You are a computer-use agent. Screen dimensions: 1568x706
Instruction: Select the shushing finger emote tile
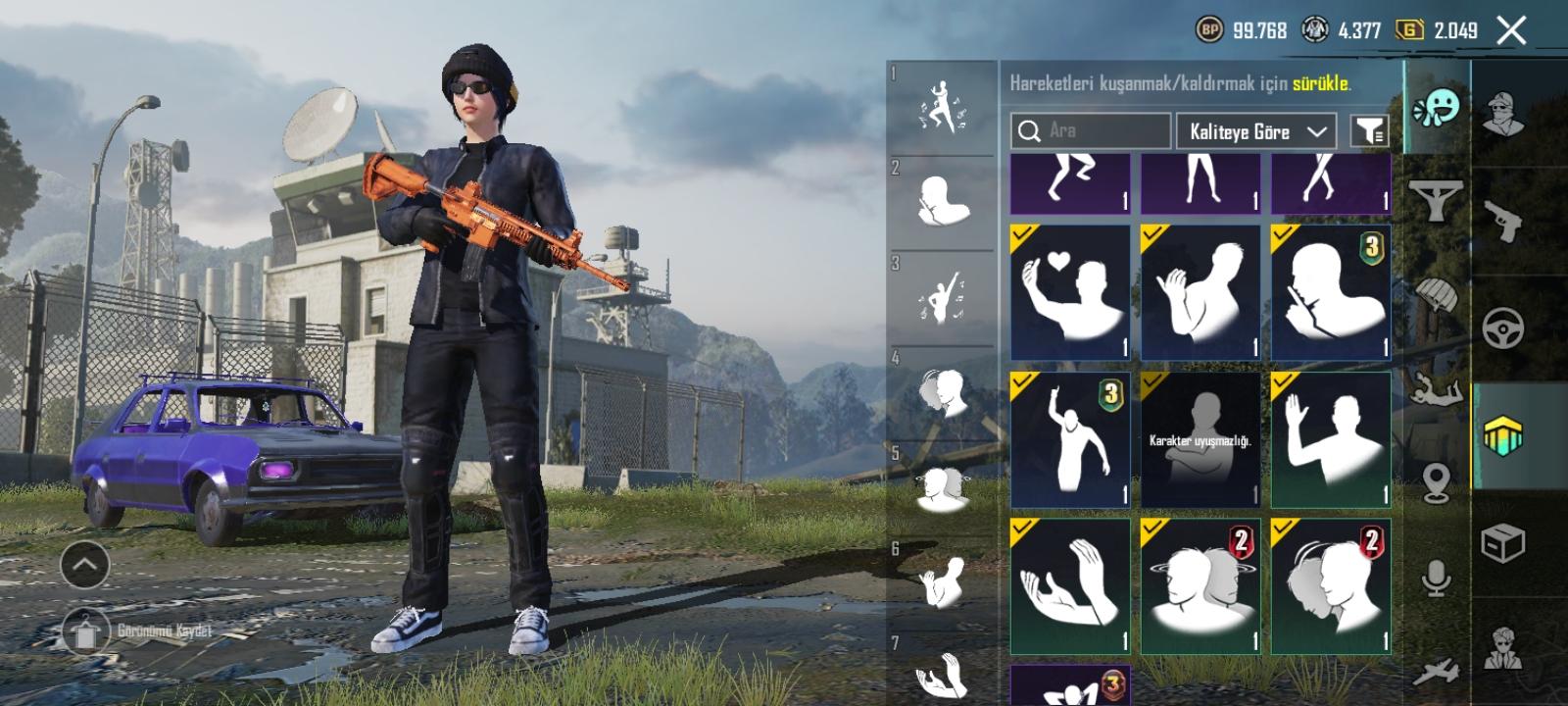1330,292
